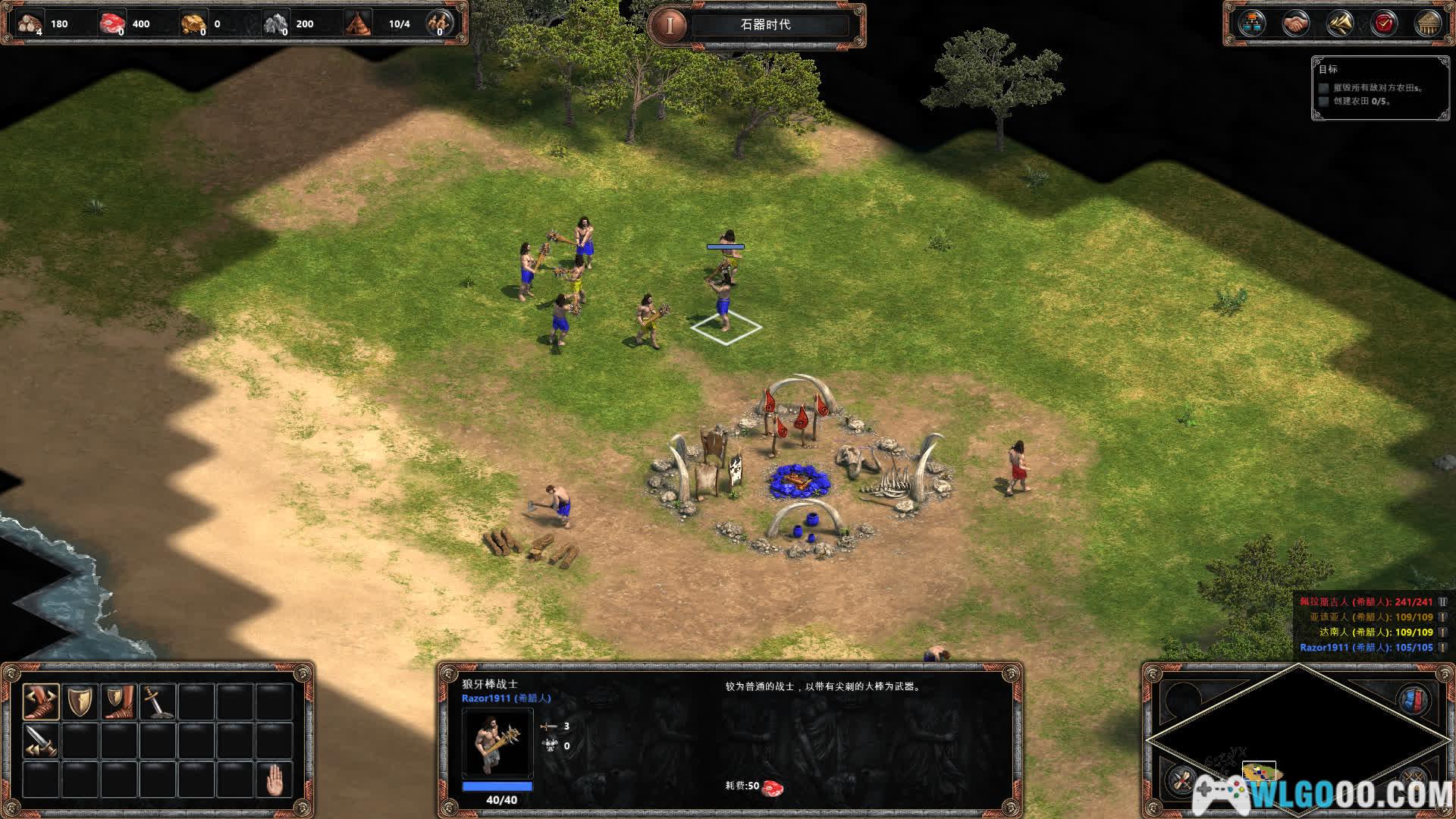Select the dagger with arrows command icon

tap(41, 741)
